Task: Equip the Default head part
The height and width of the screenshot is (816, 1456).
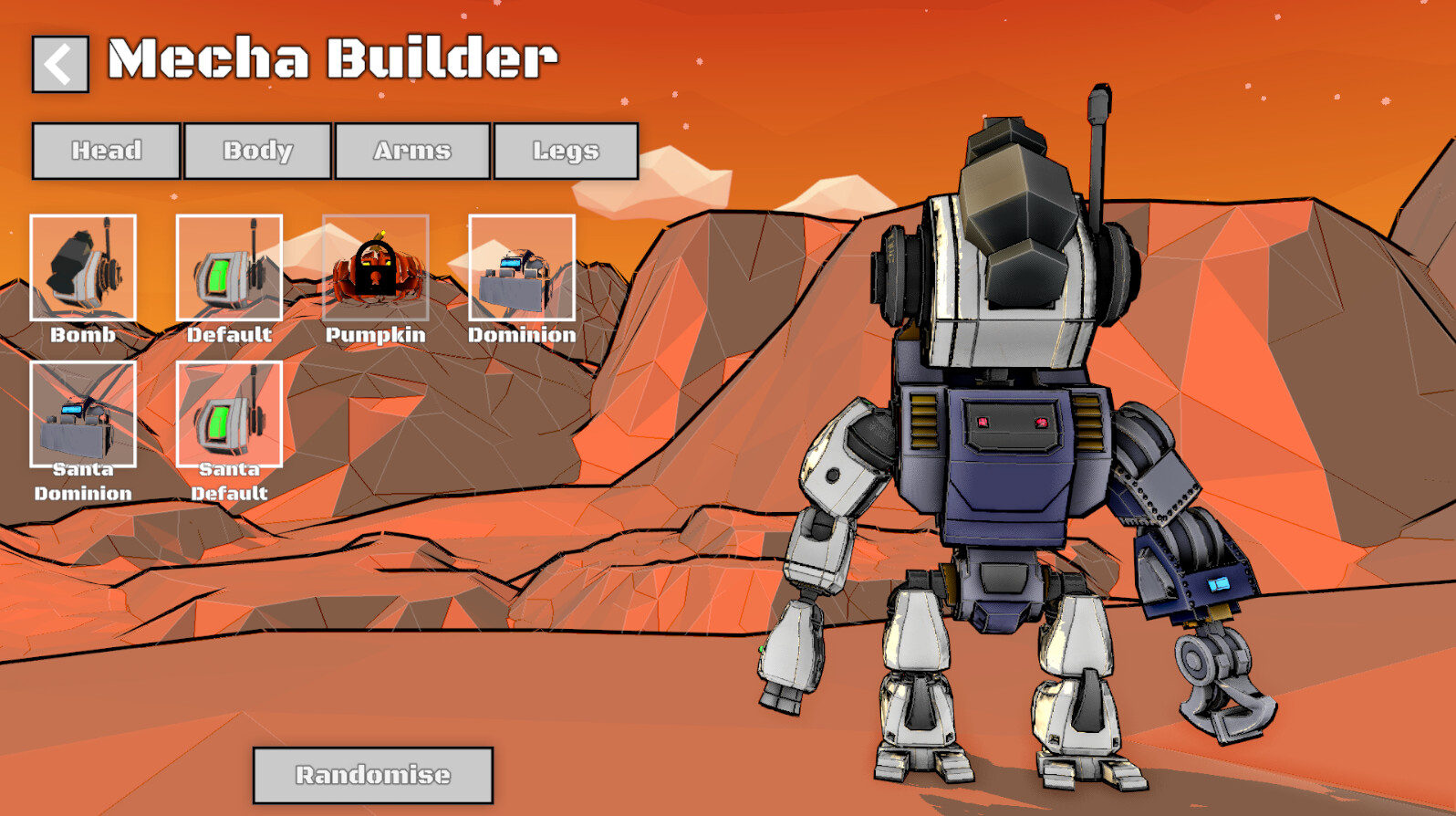Action: [229, 267]
